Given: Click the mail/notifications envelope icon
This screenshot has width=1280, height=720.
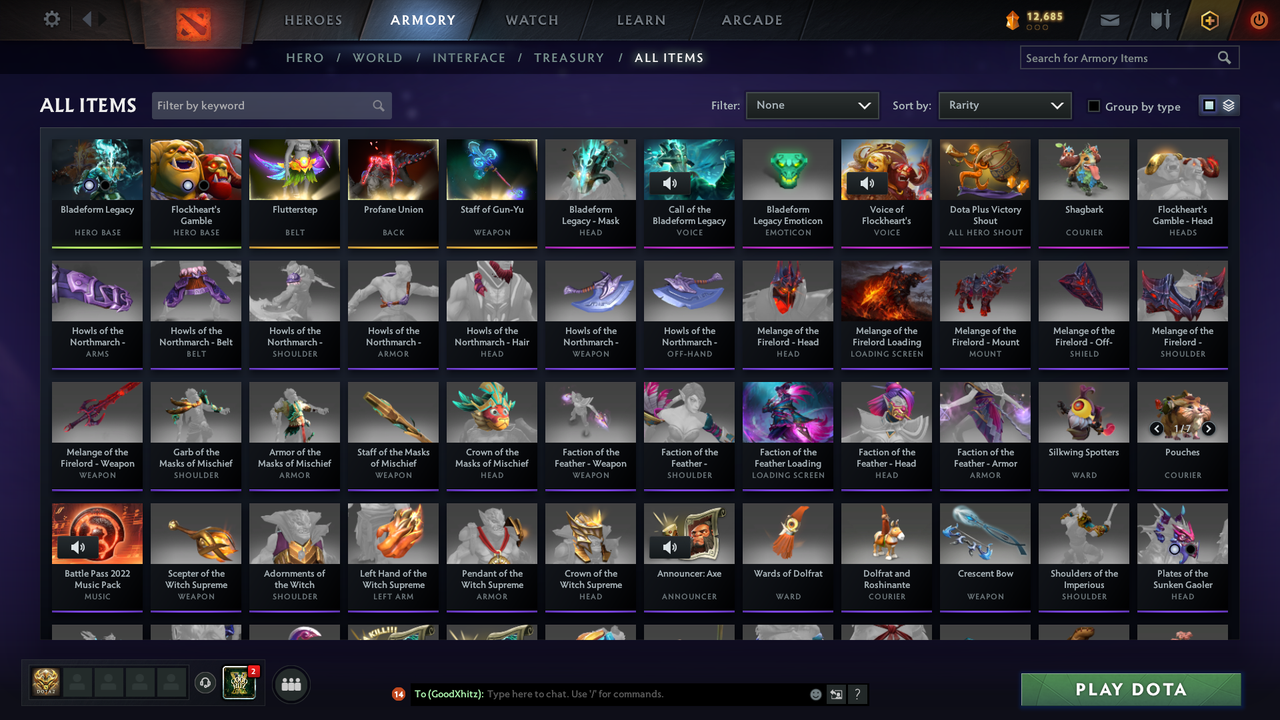Looking at the screenshot, I should point(1111,18).
